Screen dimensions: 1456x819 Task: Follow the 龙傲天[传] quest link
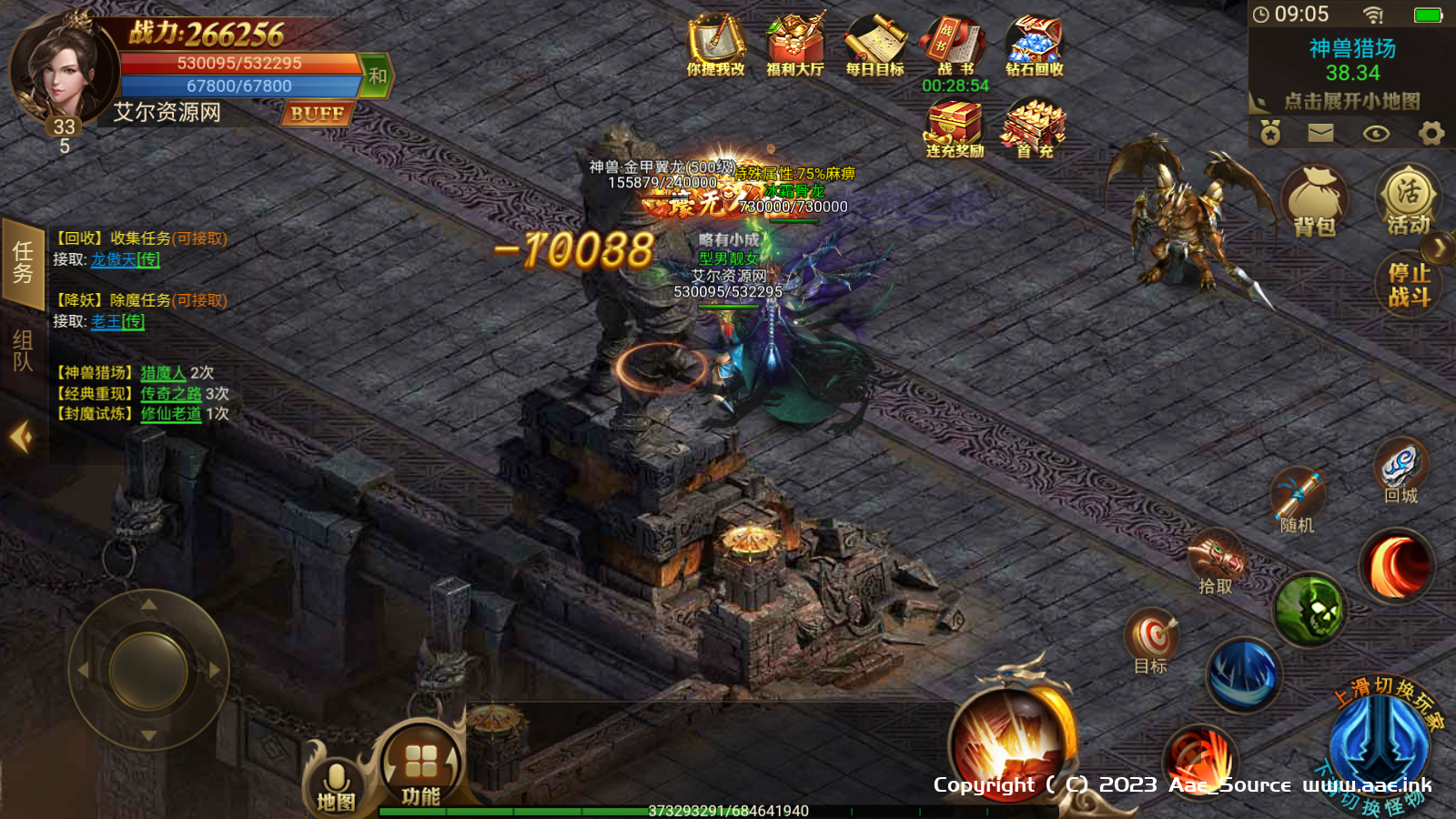[126, 259]
